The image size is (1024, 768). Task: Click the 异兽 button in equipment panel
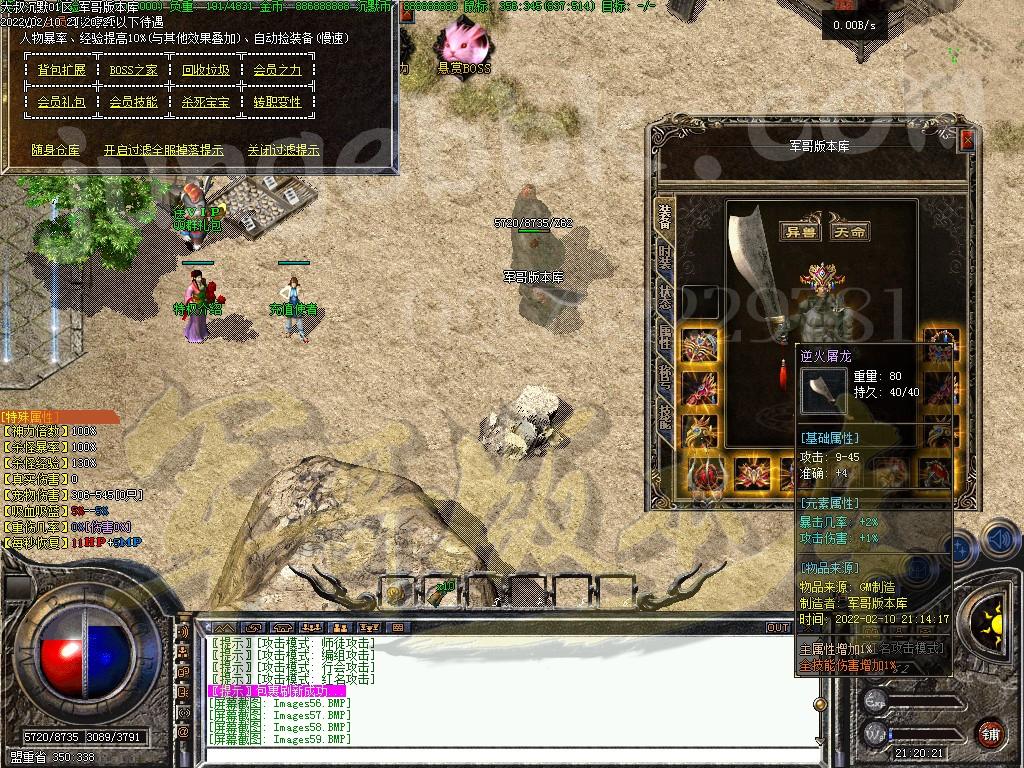[x=799, y=231]
